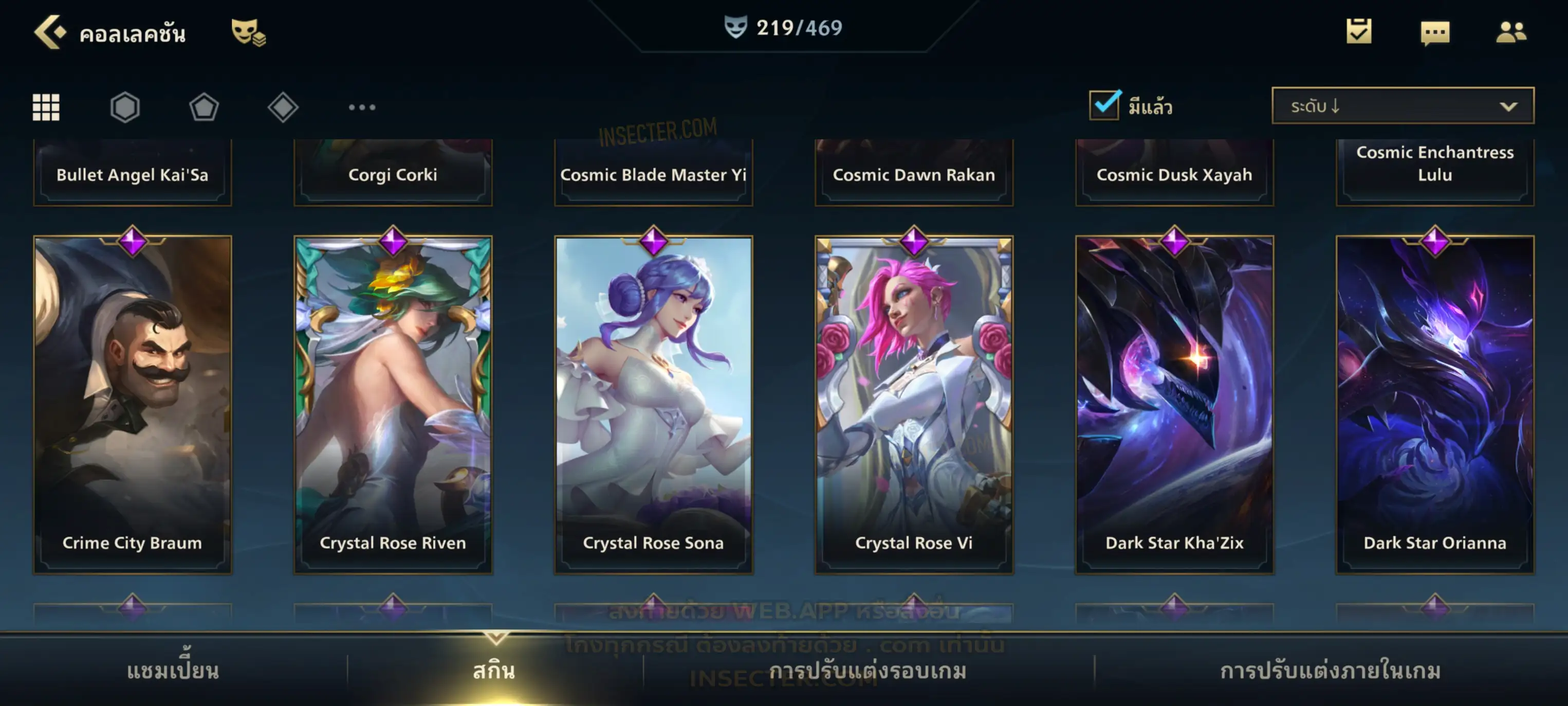Filter skins by pentagon rarity icon
This screenshot has height=706, width=1568.
click(x=204, y=107)
